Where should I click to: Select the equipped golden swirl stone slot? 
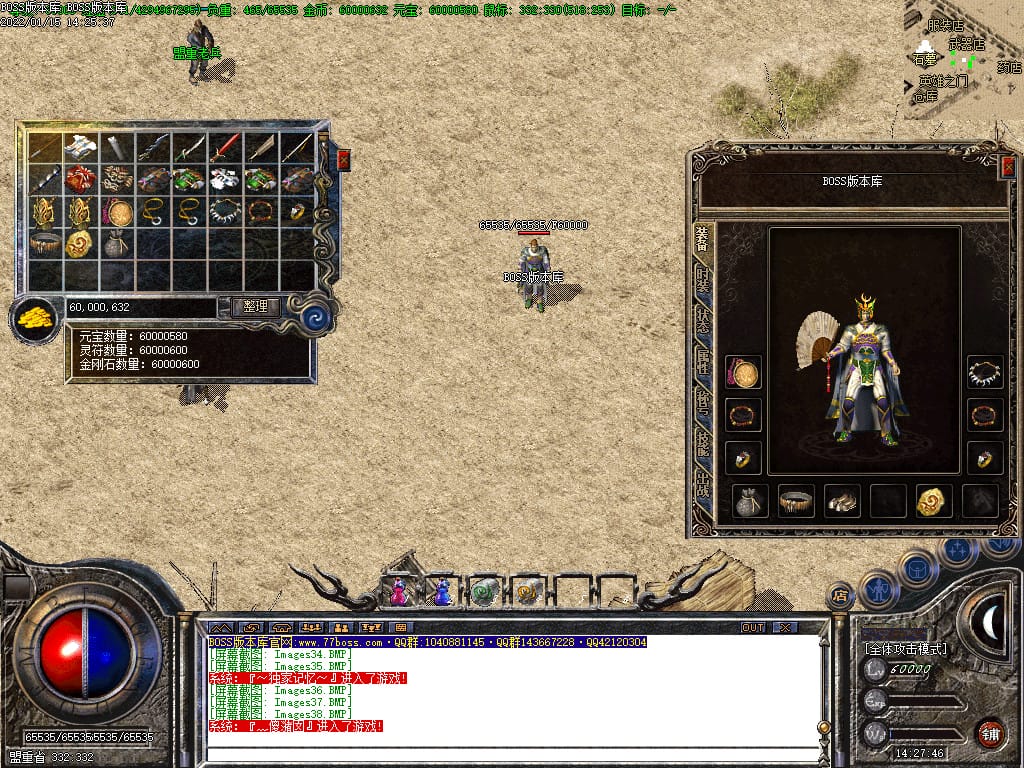click(x=934, y=501)
